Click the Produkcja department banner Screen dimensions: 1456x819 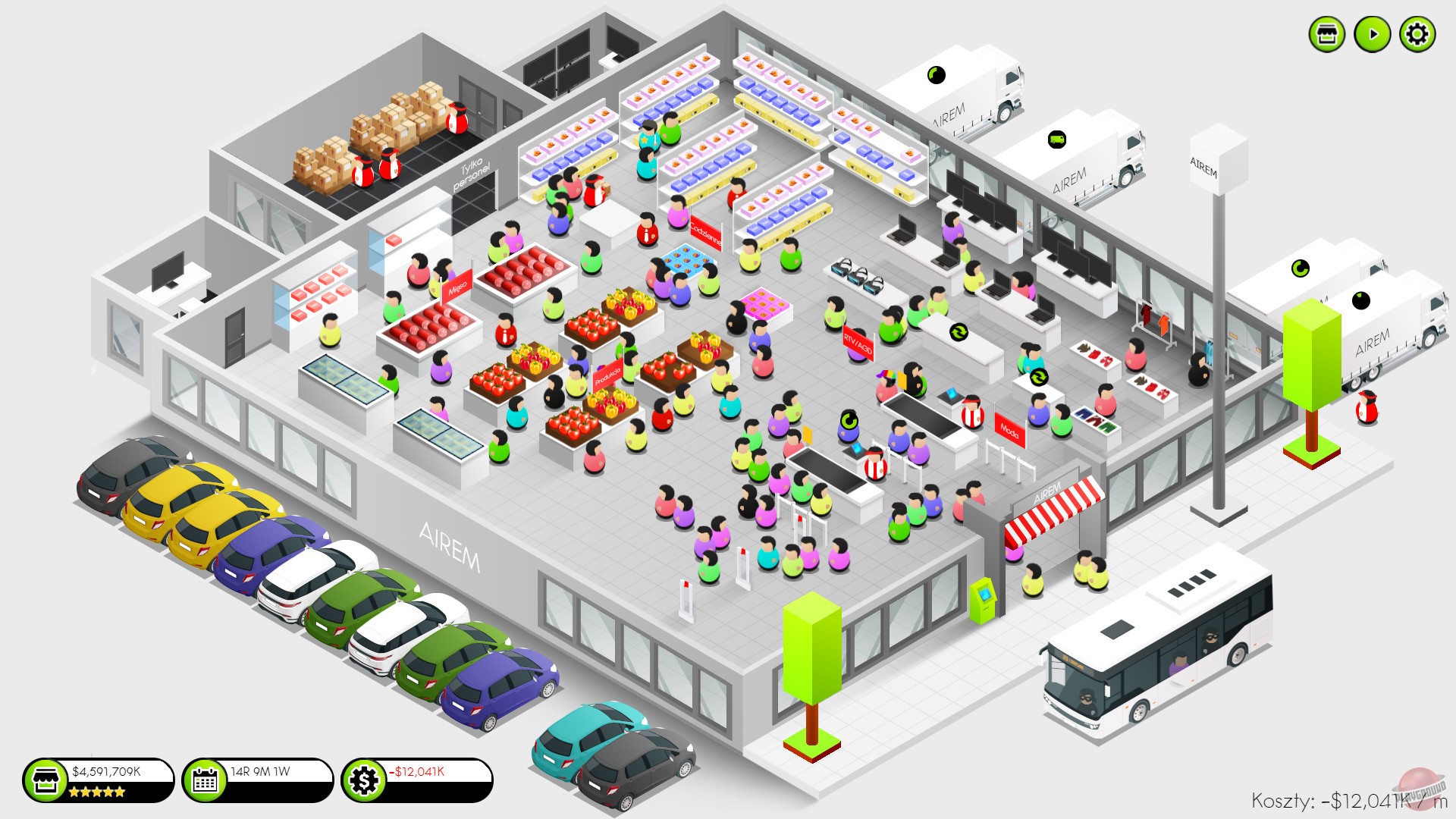608,374
